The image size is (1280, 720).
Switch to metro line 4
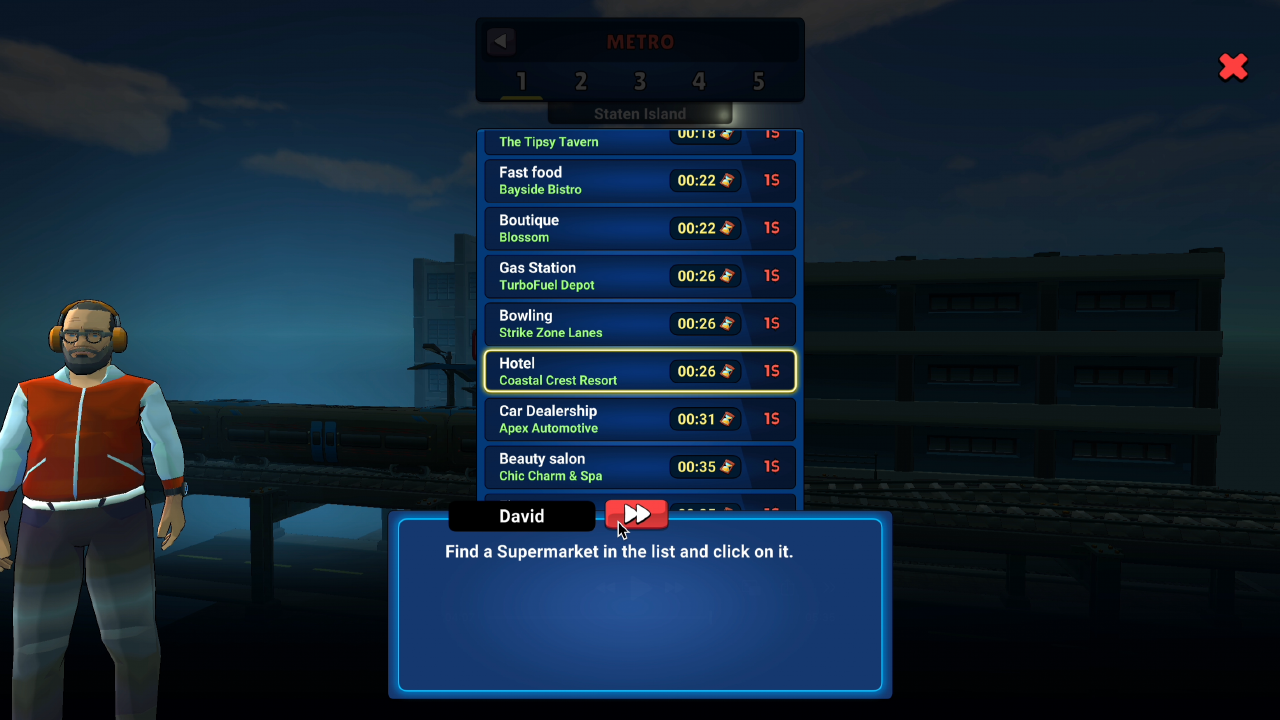click(698, 82)
